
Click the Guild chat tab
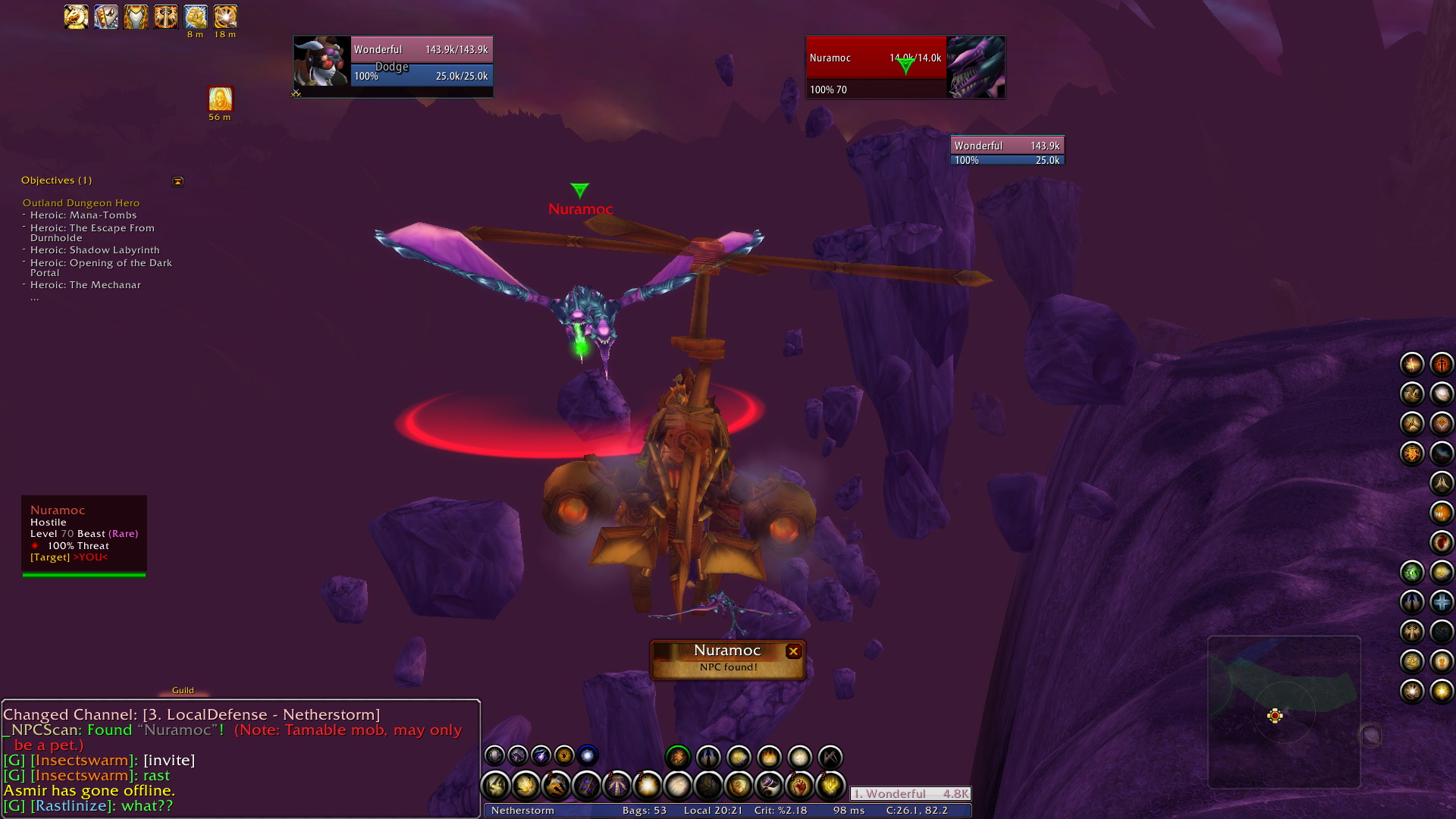(x=183, y=690)
